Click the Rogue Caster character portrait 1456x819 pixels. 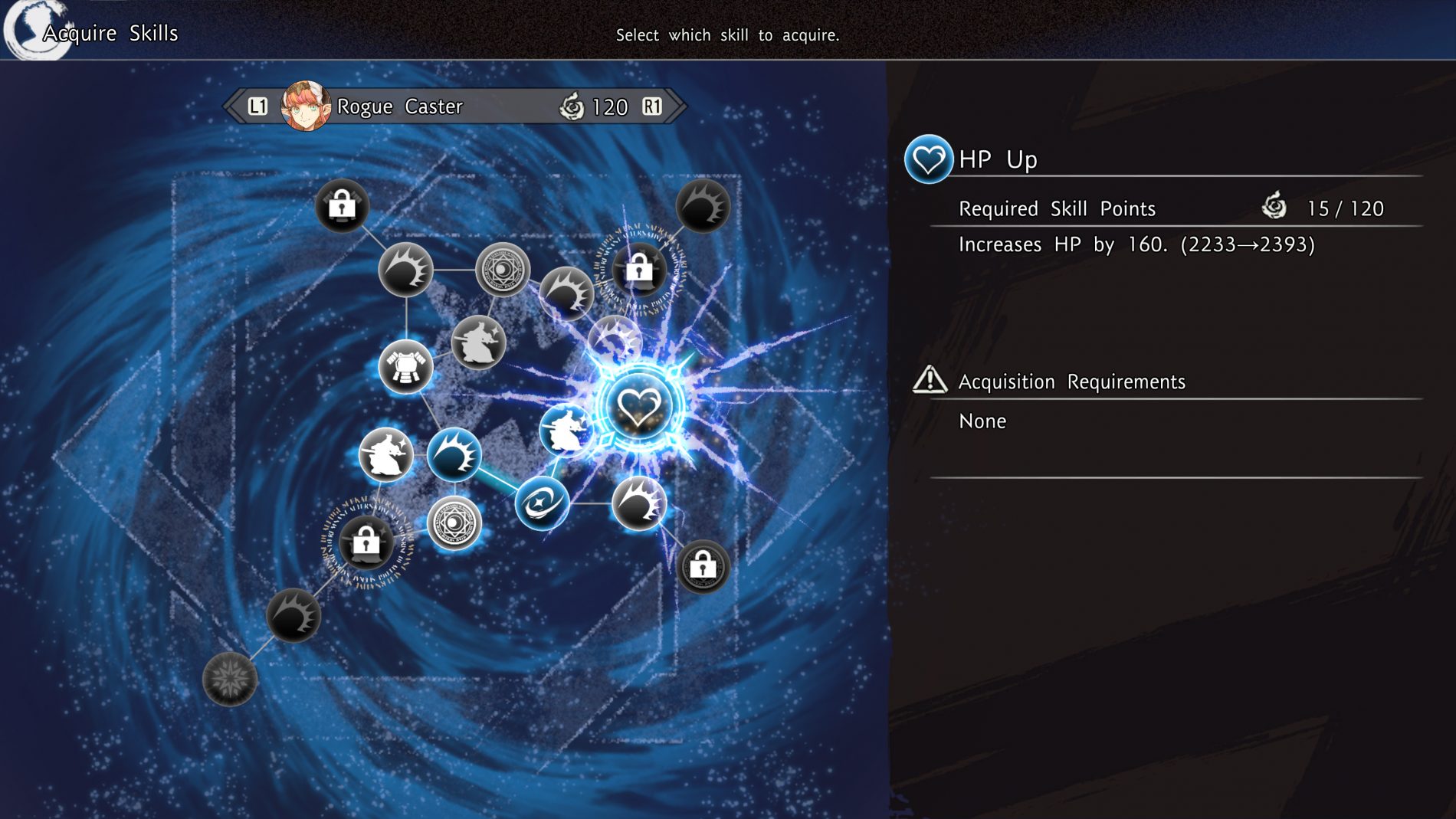tap(306, 106)
